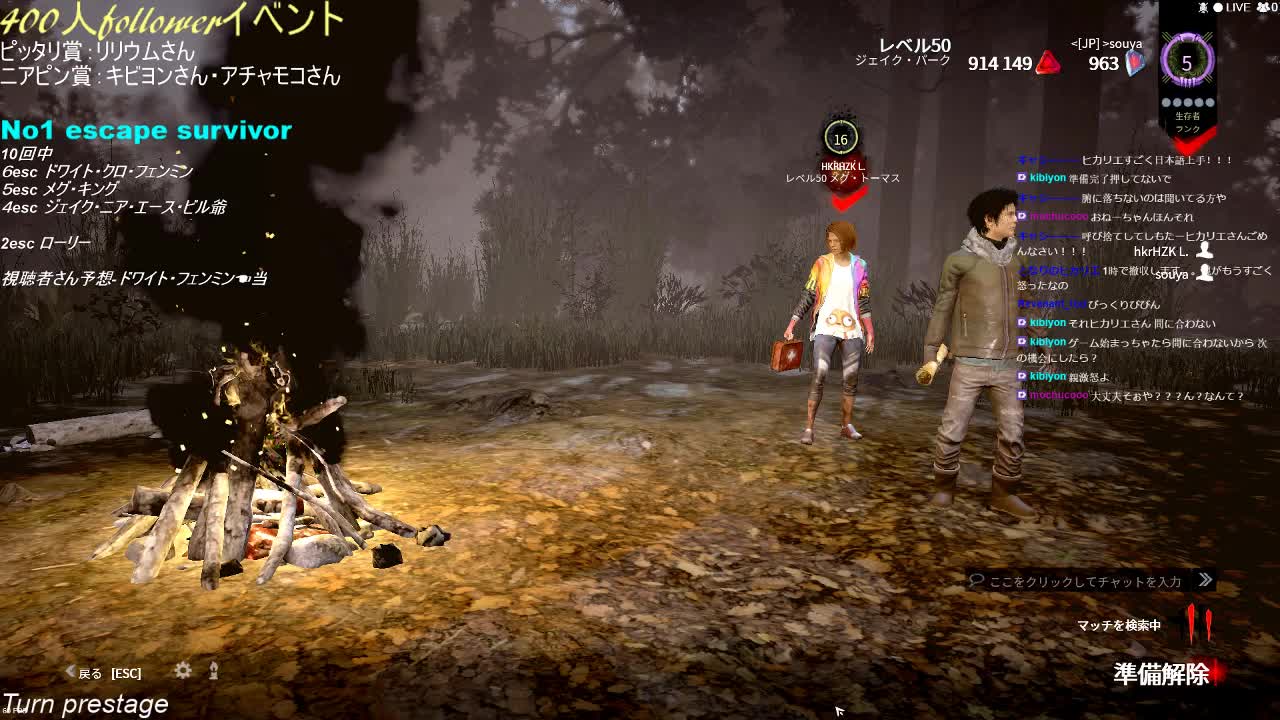The image size is (1280, 720).
Task: Expand chat with the double-arrow button
Action: pyautogui.click(x=1205, y=580)
